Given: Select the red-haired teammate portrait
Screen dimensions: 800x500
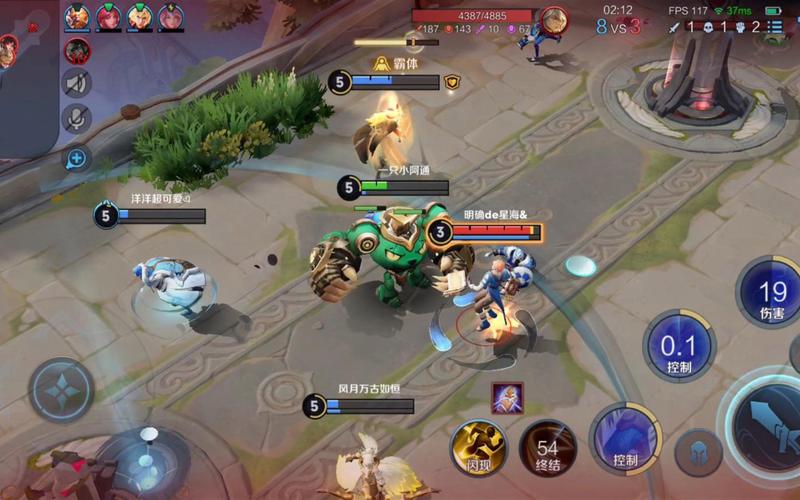Looking at the screenshot, I should coord(108,17).
